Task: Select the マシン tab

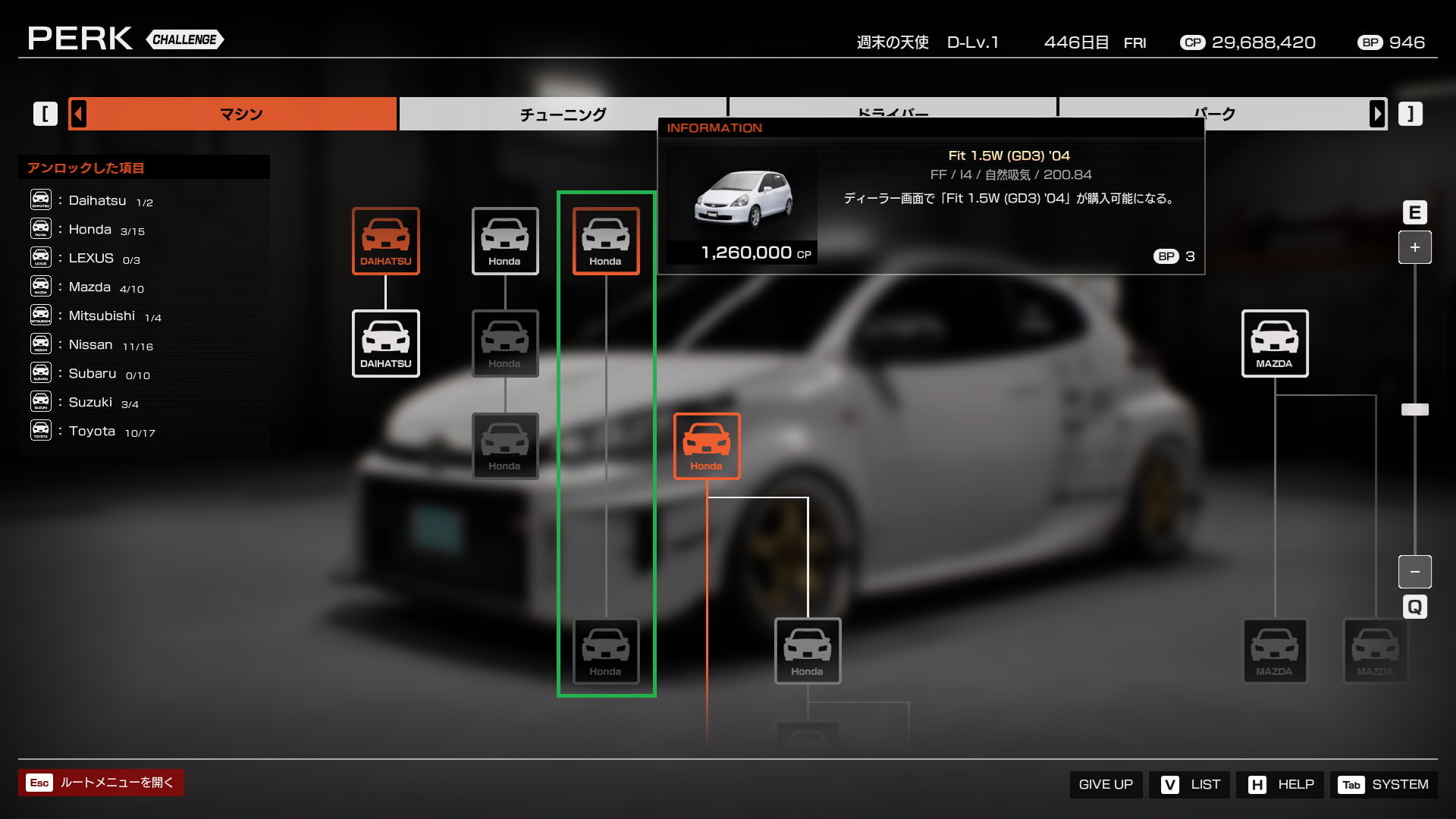Action: click(x=241, y=114)
